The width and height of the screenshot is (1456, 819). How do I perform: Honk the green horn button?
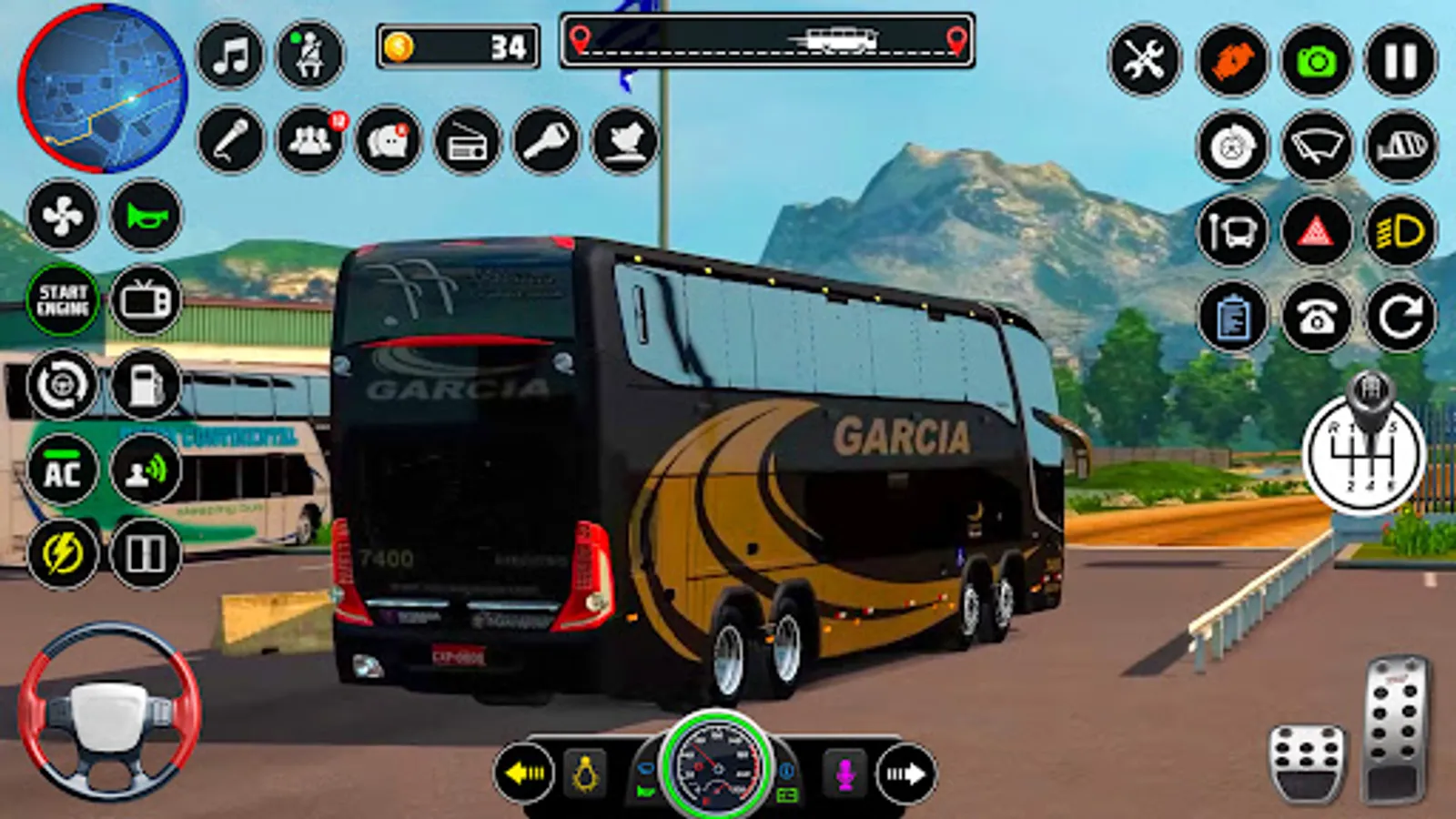pyautogui.click(x=146, y=216)
